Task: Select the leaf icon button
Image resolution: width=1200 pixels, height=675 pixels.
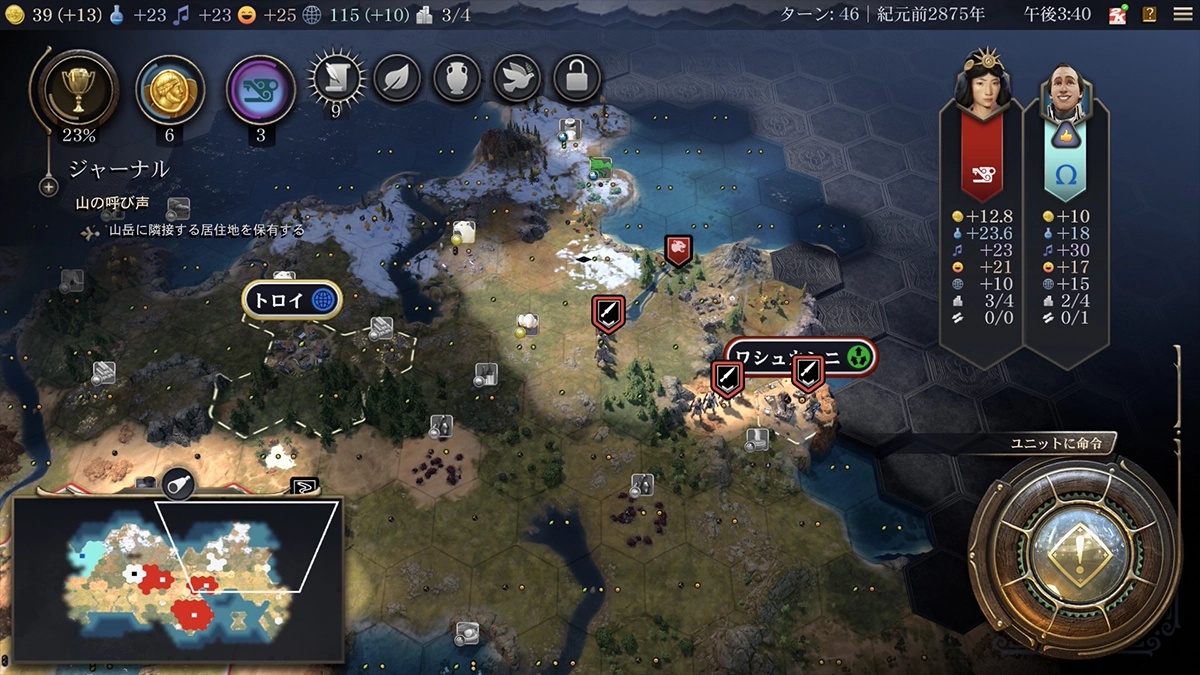Action: (397, 79)
